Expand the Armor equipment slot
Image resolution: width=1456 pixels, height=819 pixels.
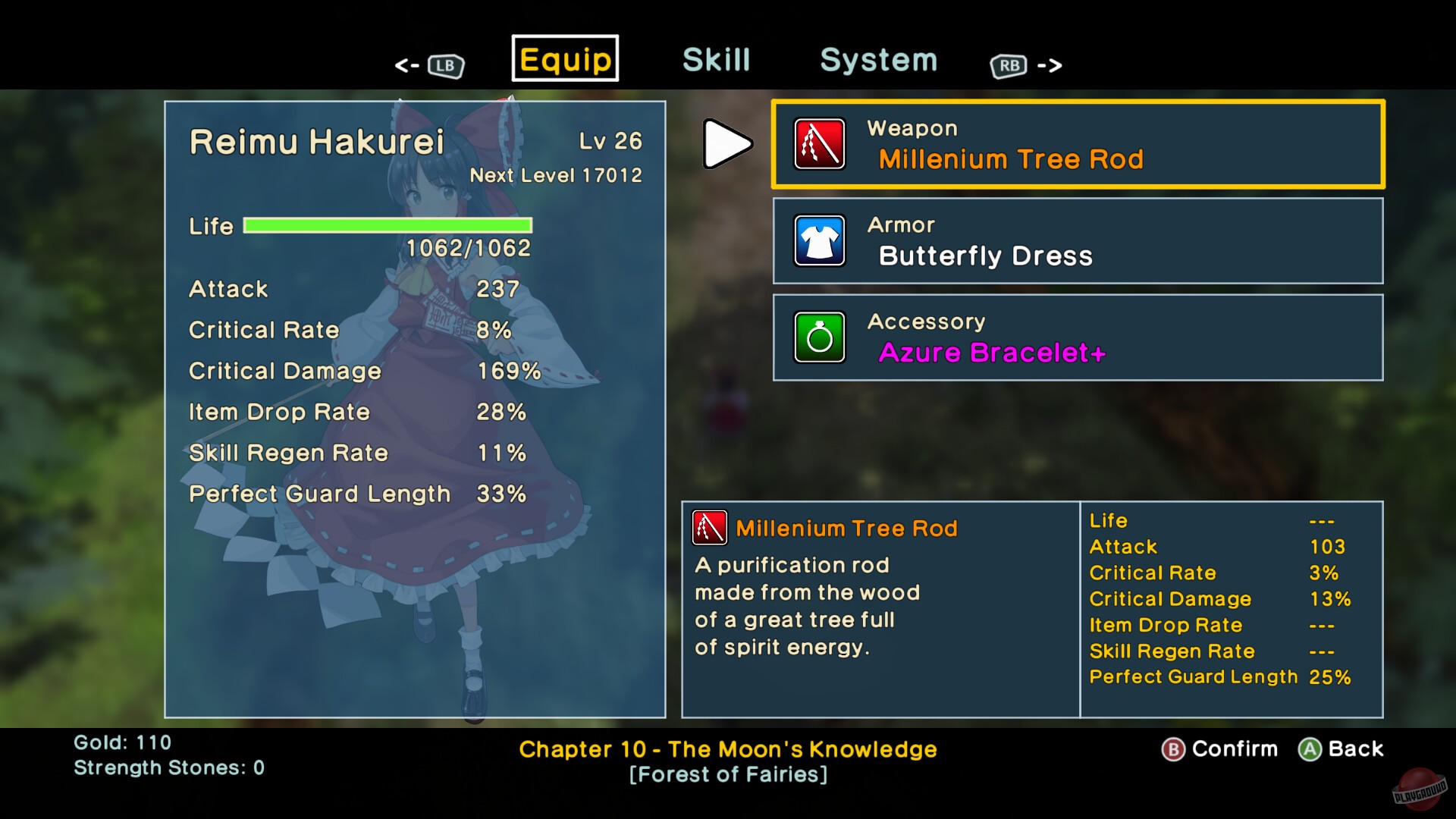[x=1077, y=241]
